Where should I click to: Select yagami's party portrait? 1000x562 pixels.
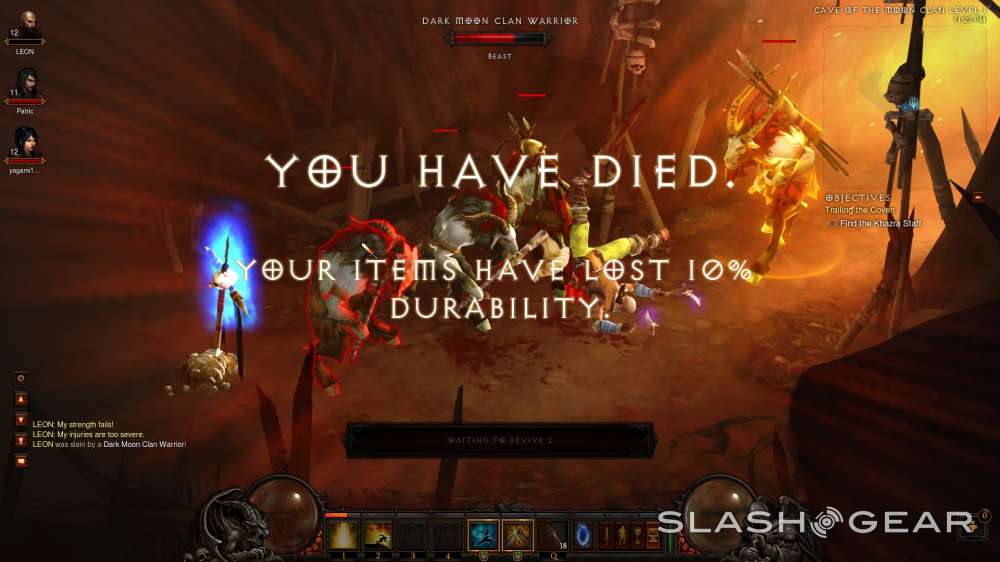(25, 142)
